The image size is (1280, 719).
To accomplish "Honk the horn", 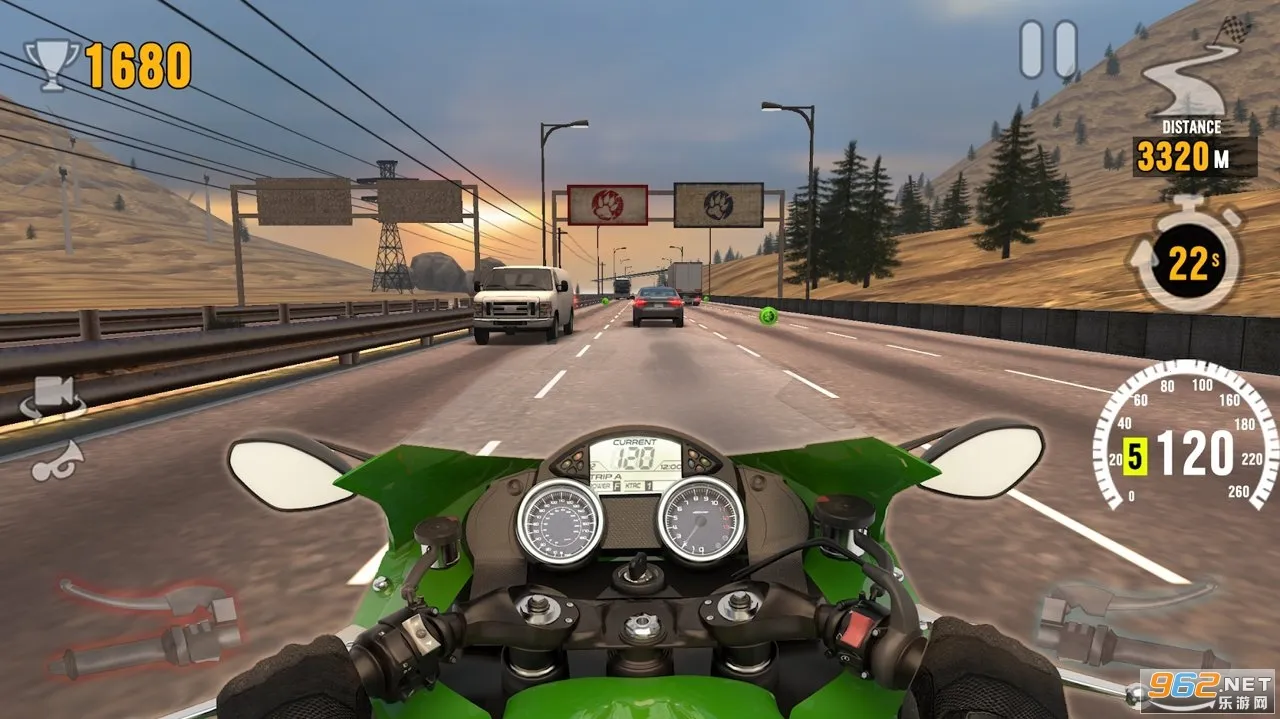I will 57,461.
